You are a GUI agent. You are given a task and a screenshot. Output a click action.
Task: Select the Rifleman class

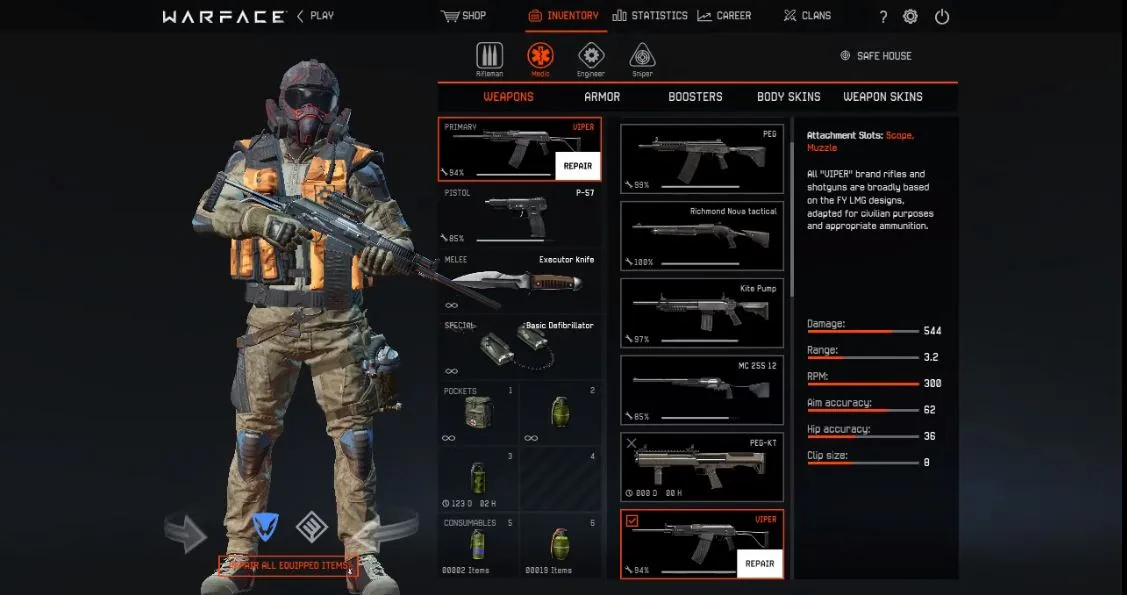(490, 58)
